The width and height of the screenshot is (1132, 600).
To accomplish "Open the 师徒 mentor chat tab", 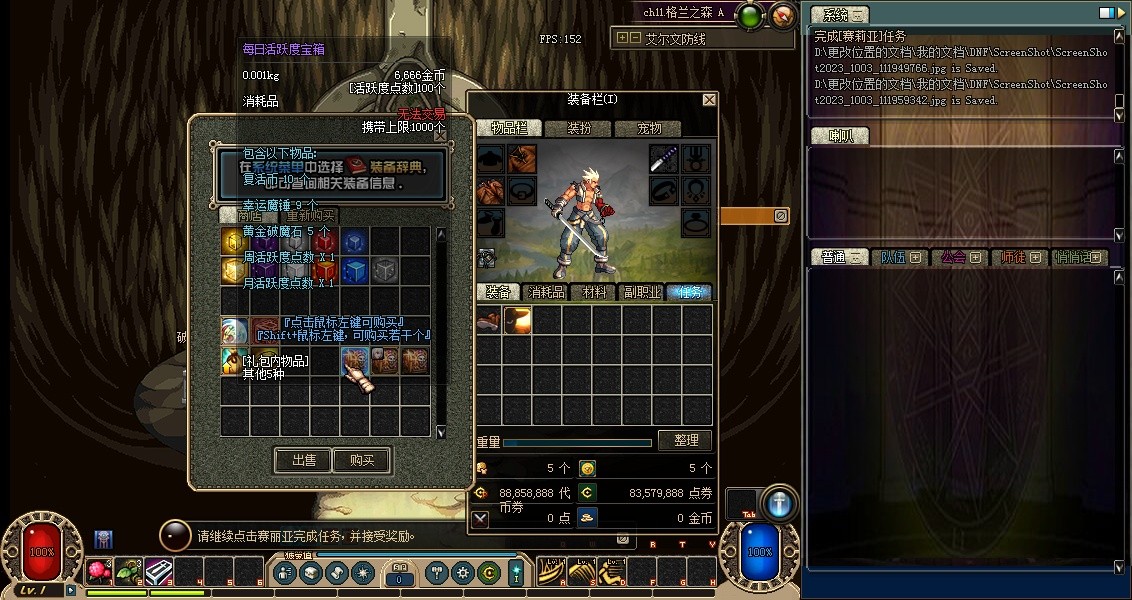I will pos(1013,257).
